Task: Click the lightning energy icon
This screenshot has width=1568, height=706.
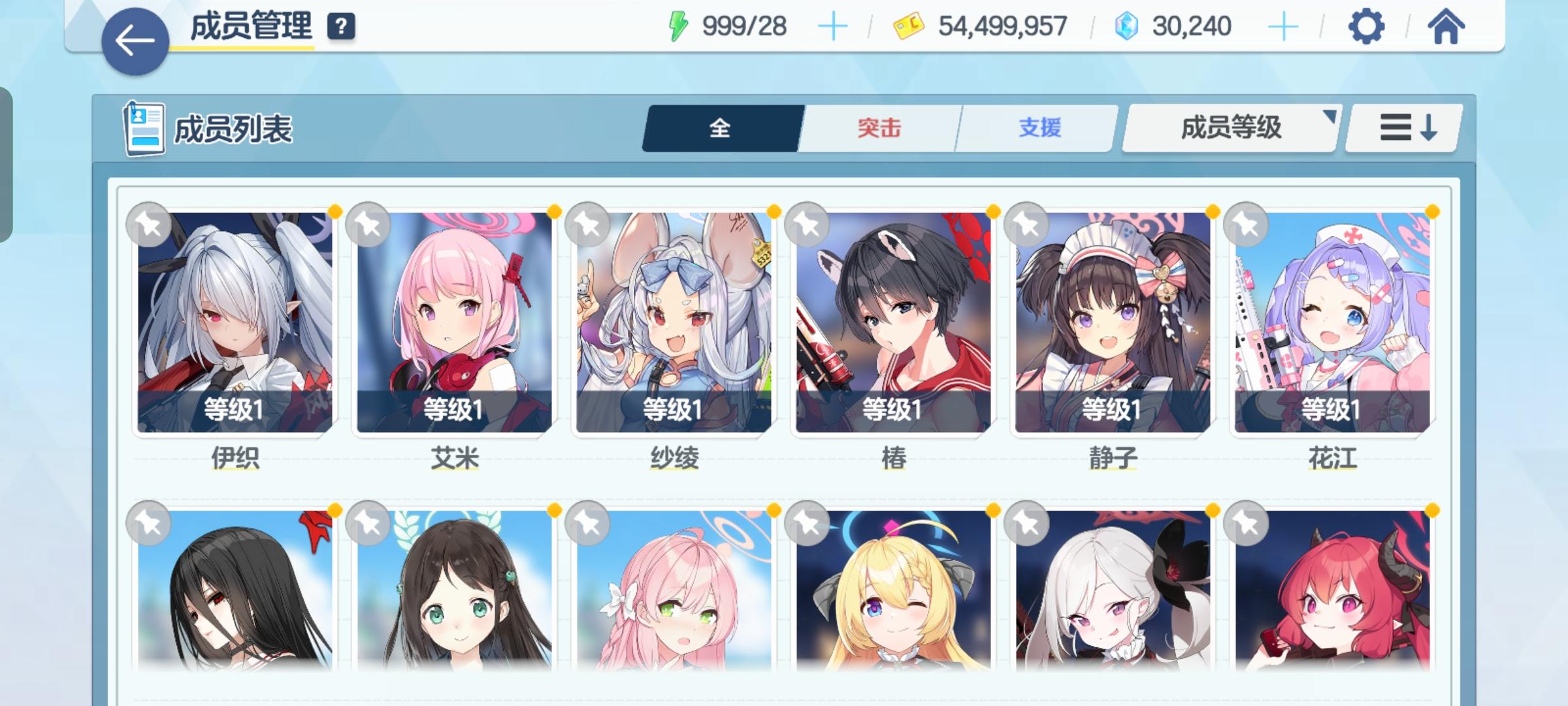Action: pyautogui.click(x=679, y=25)
